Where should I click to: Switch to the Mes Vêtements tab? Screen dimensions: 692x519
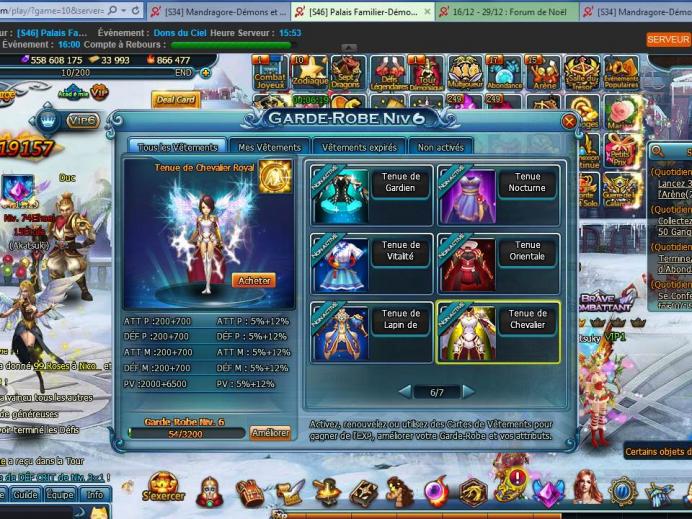268,147
